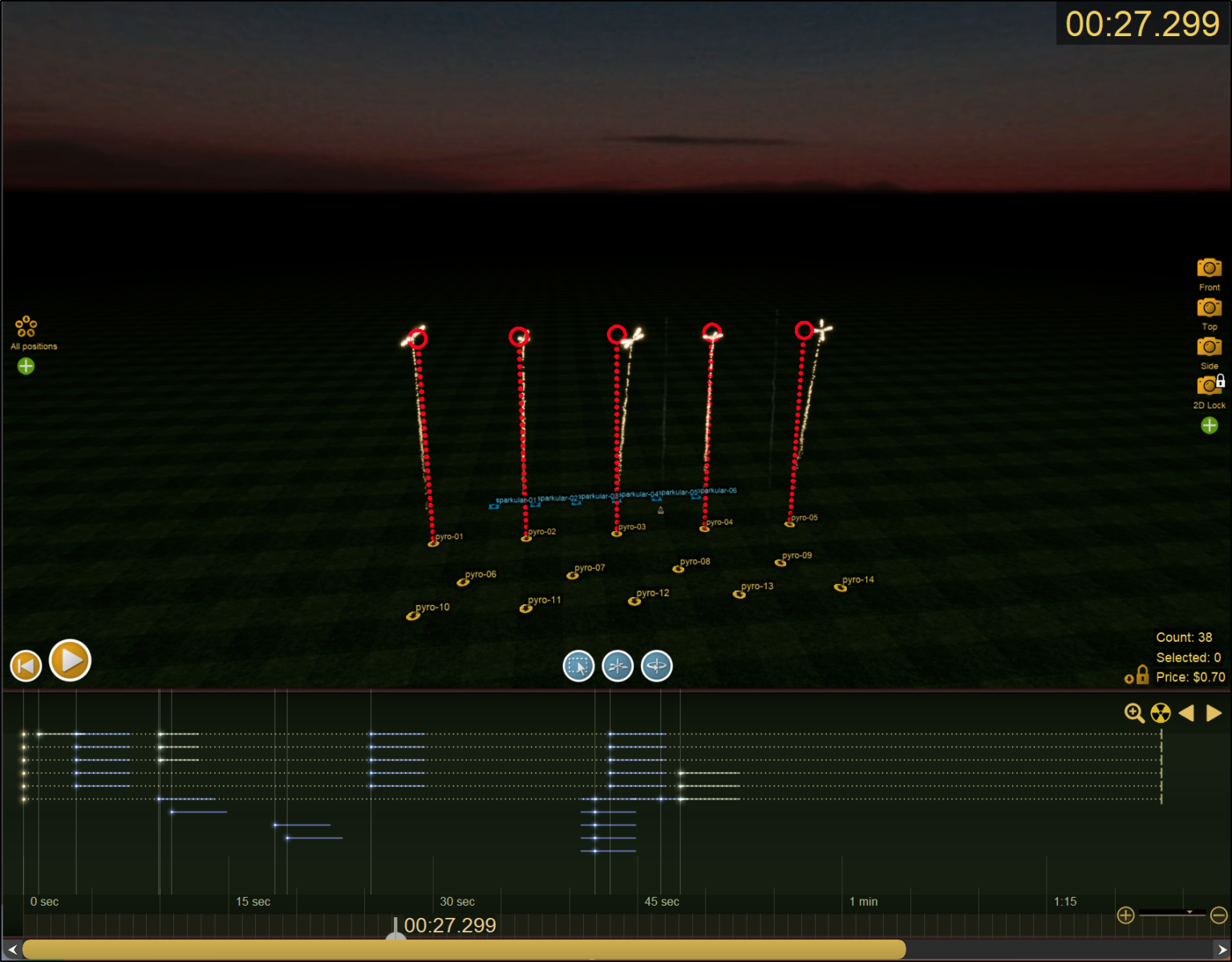Choose the move-on-axes tool
This screenshot has height=962, width=1232.
click(618, 666)
